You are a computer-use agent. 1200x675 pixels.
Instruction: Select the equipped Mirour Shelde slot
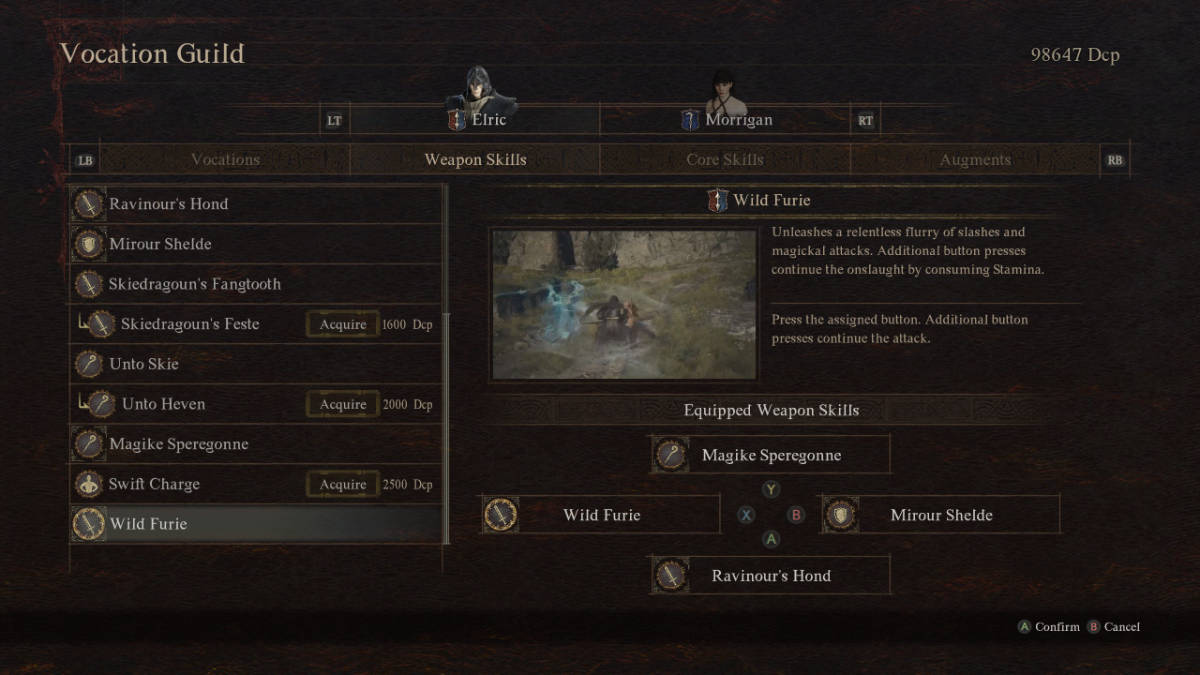940,515
